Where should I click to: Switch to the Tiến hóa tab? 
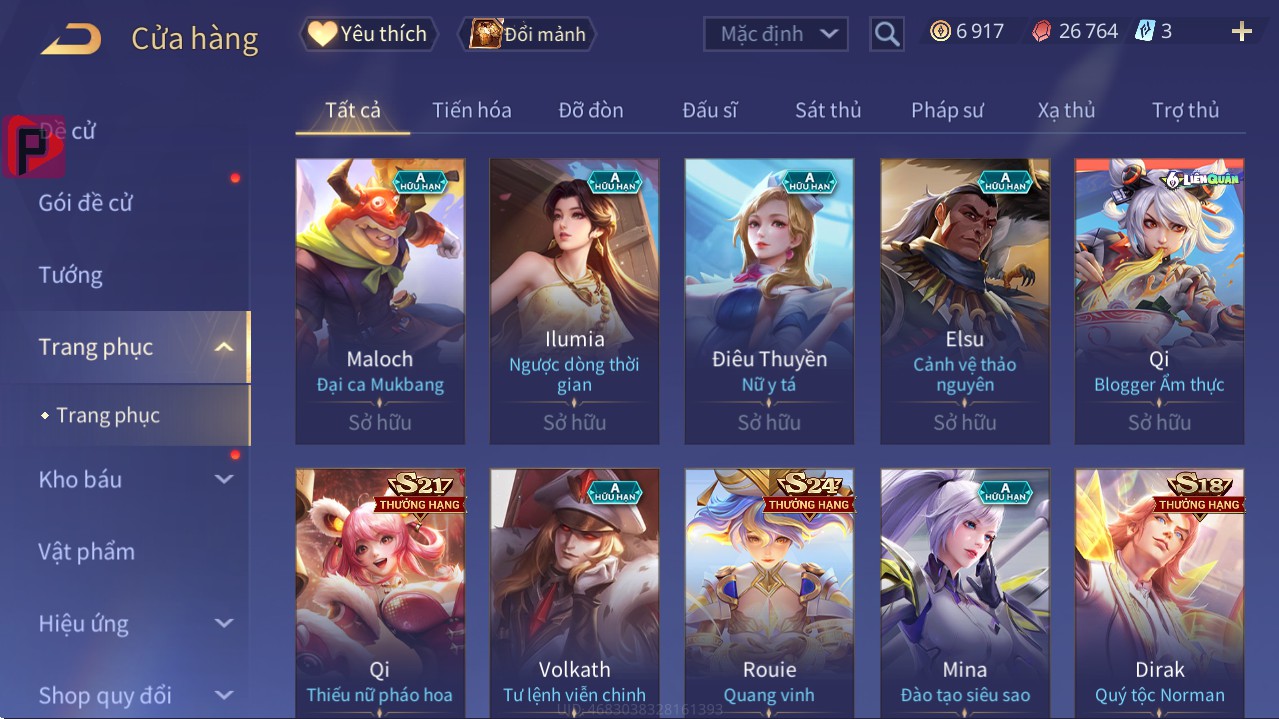pos(471,110)
